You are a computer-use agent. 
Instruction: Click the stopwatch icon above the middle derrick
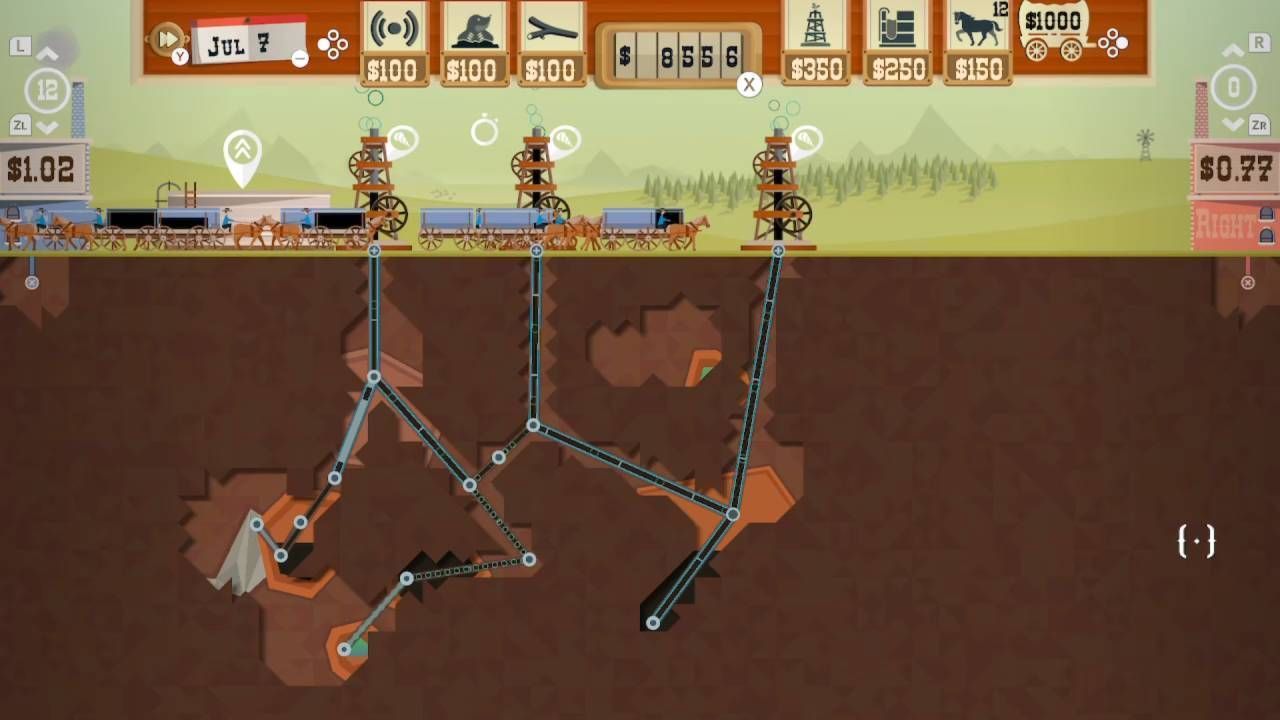tap(484, 130)
